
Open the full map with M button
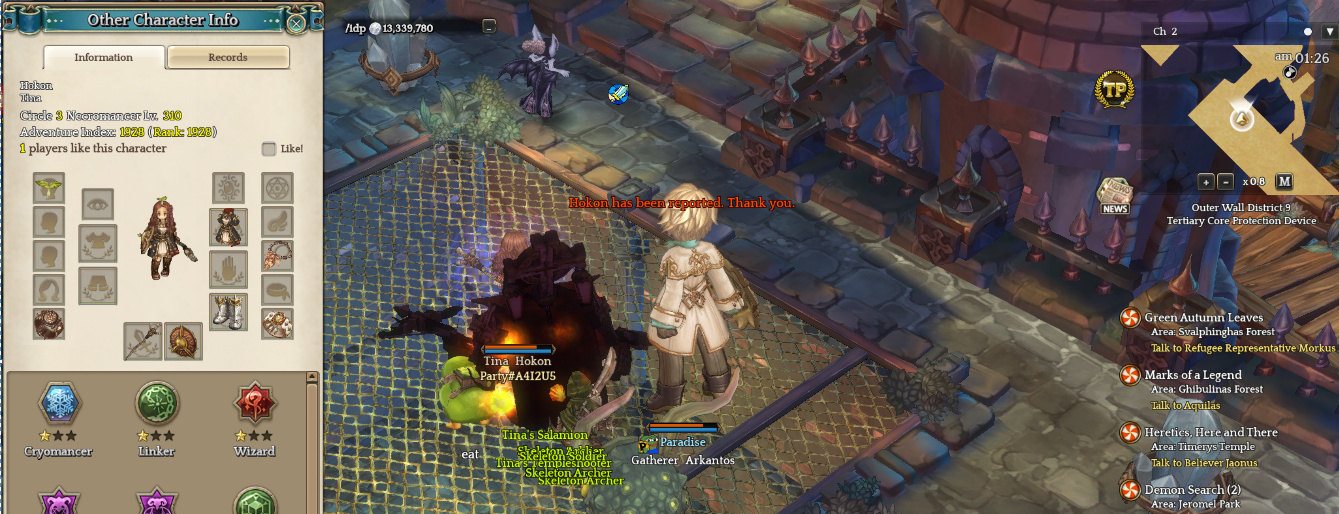[x=1284, y=182]
